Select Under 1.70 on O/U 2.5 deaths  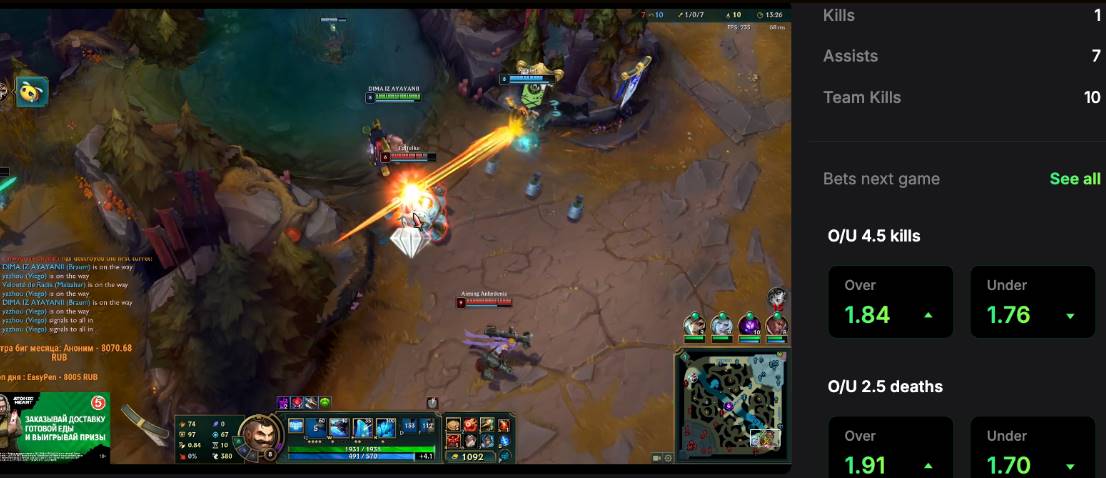click(1032, 452)
